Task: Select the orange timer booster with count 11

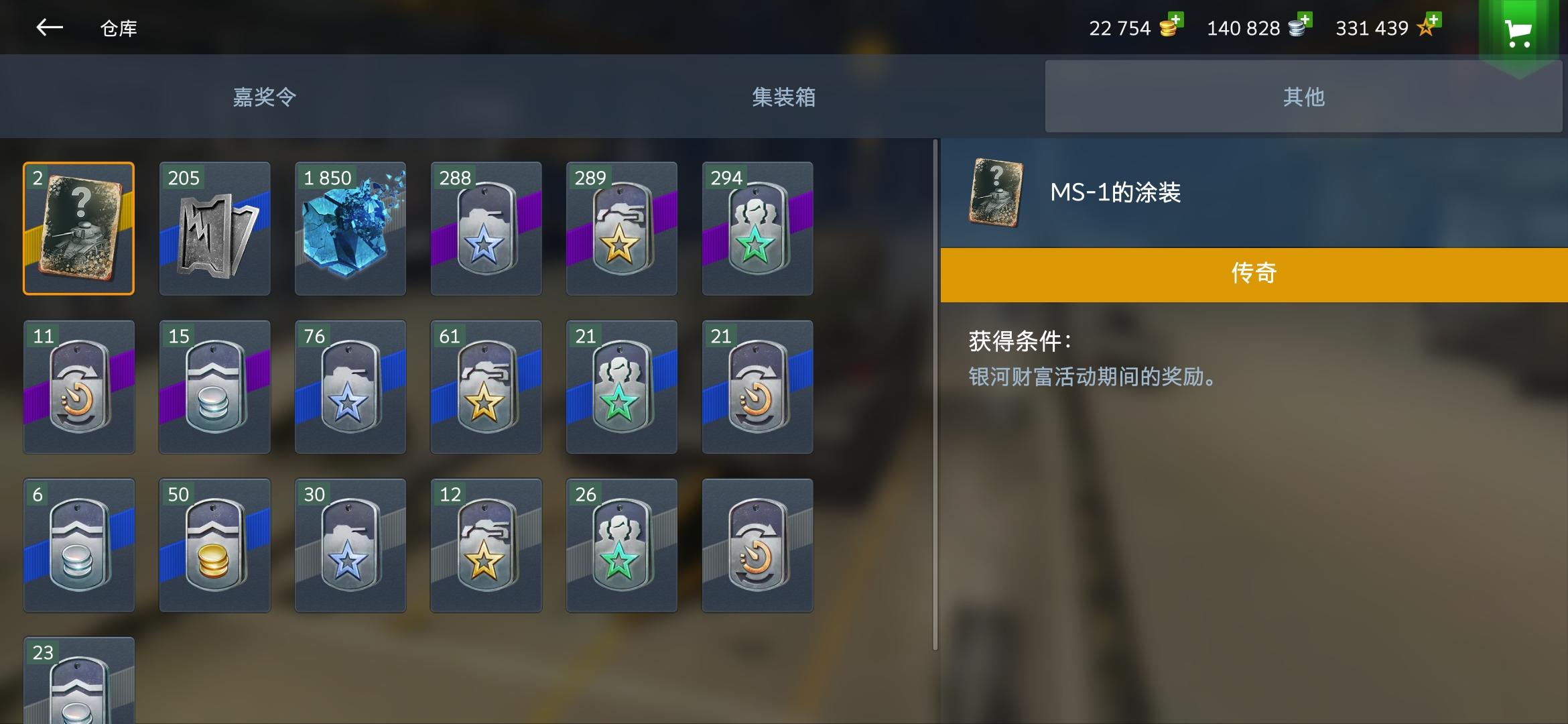Action: (78, 387)
